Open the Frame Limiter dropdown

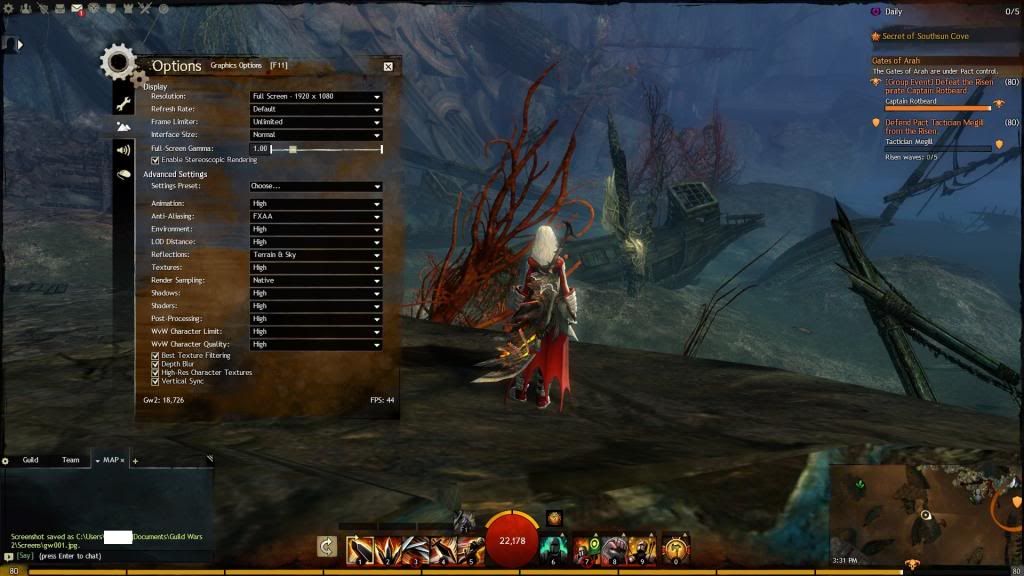click(316, 122)
